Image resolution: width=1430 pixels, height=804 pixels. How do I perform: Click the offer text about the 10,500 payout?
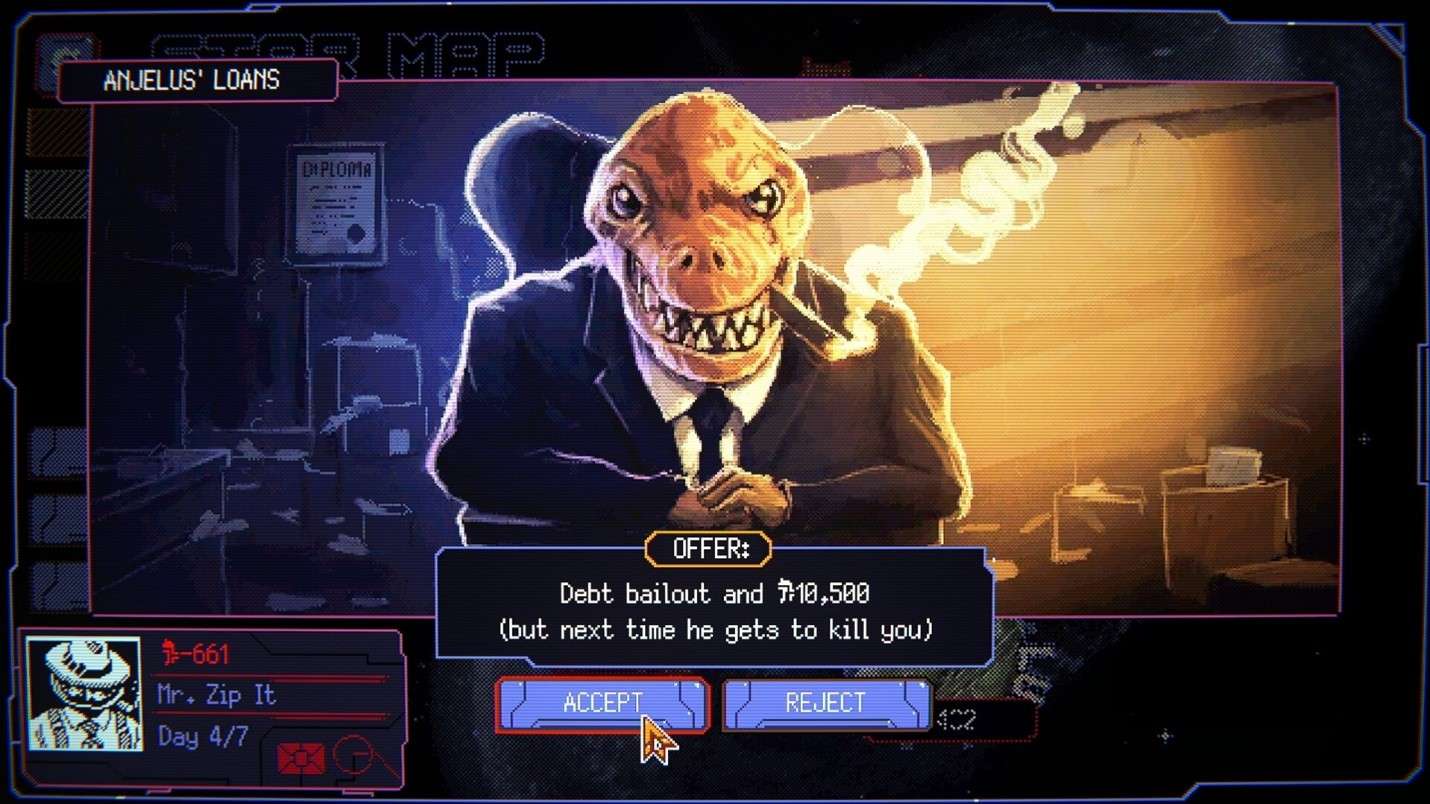[x=713, y=594]
